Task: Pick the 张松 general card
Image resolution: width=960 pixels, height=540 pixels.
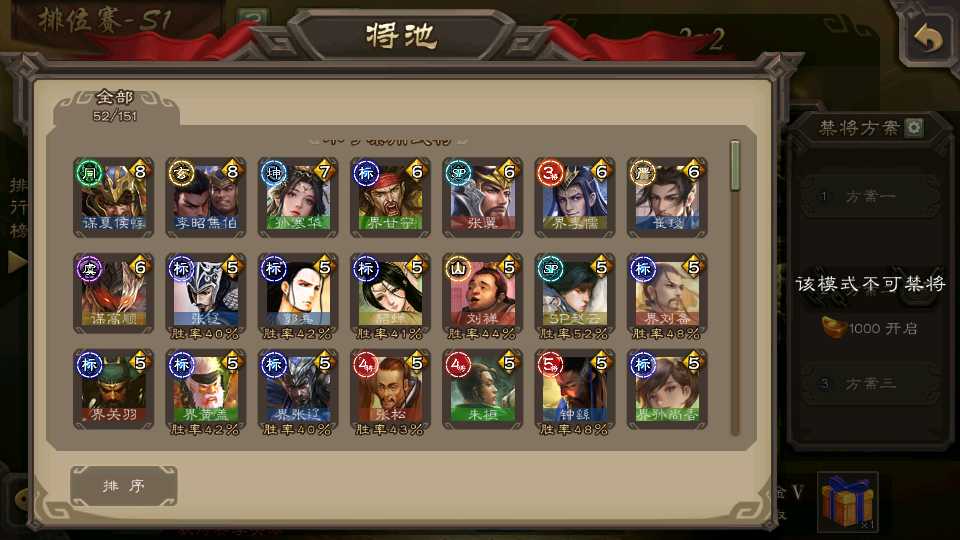Action: click(x=390, y=388)
